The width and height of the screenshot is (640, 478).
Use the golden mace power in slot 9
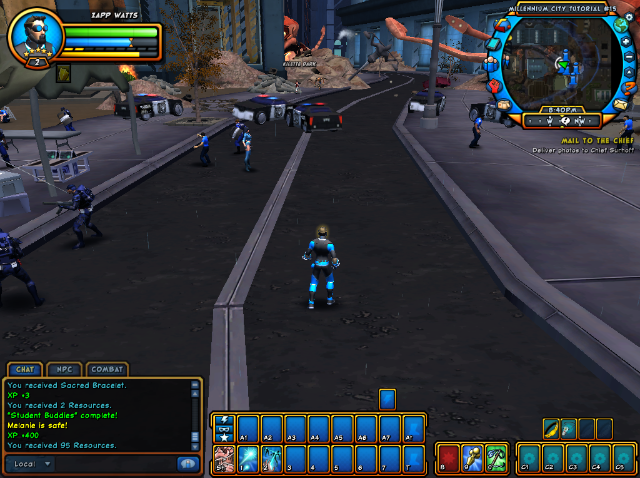[x=473, y=460]
